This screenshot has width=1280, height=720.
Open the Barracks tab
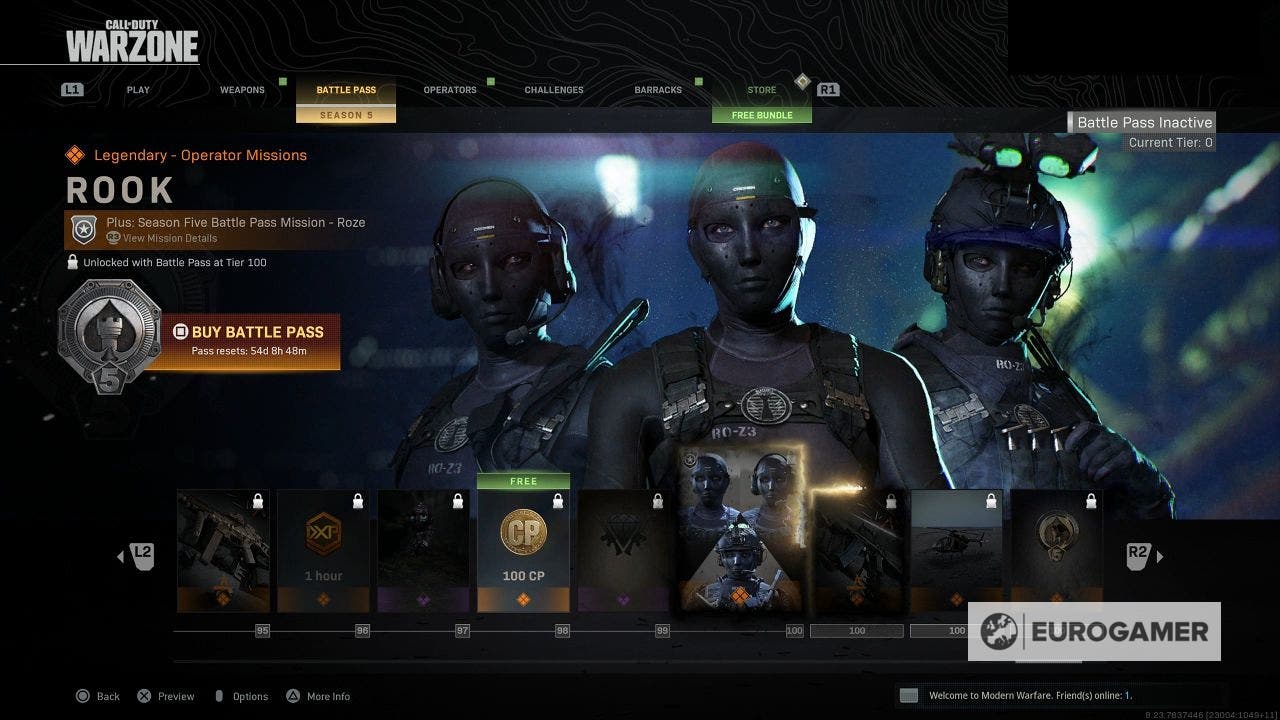[x=657, y=89]
